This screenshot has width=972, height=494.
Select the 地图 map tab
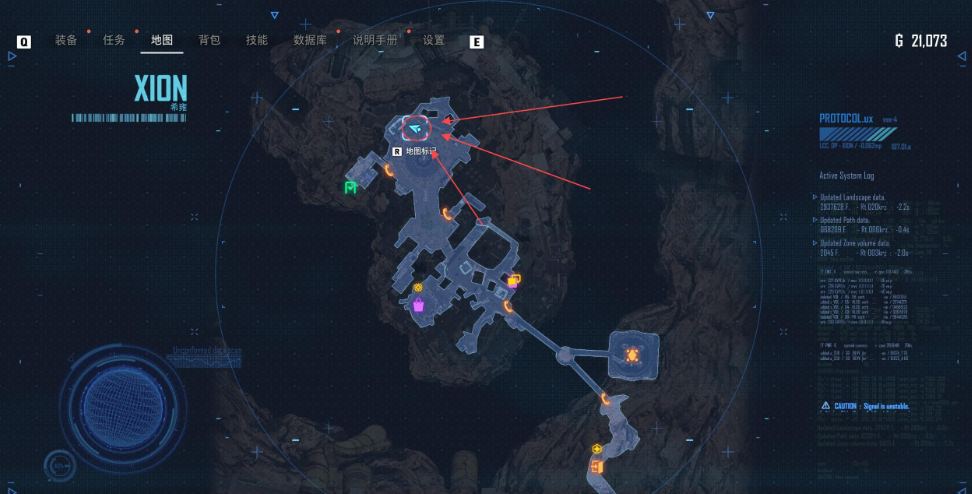162,41
